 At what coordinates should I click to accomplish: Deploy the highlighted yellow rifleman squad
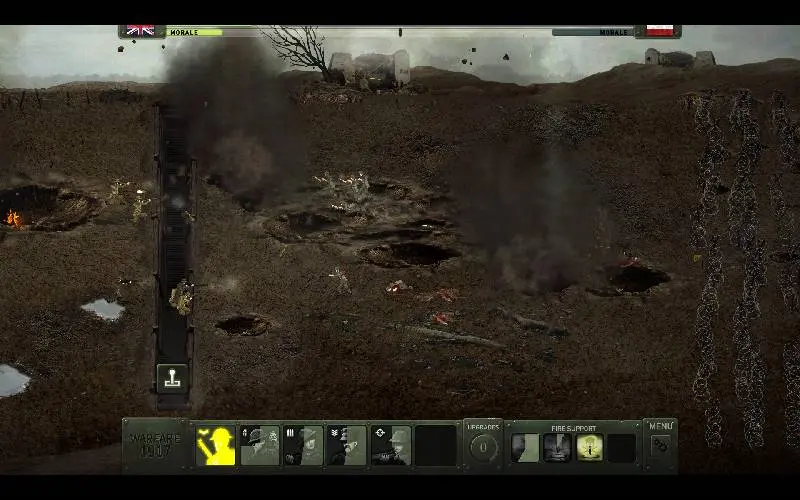pyautogui.click(x=215, y=446)
